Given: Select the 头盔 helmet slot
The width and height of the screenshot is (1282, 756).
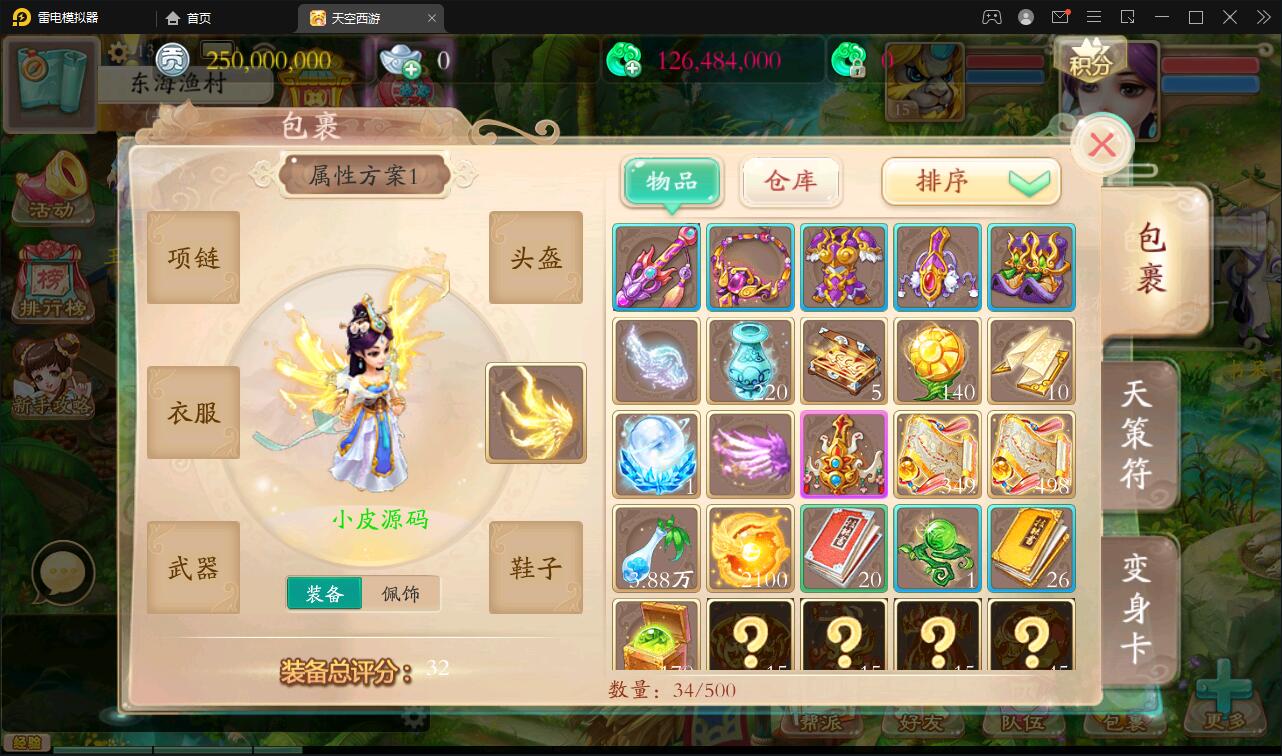Looking at the screenshot, I should coord(535,257).
